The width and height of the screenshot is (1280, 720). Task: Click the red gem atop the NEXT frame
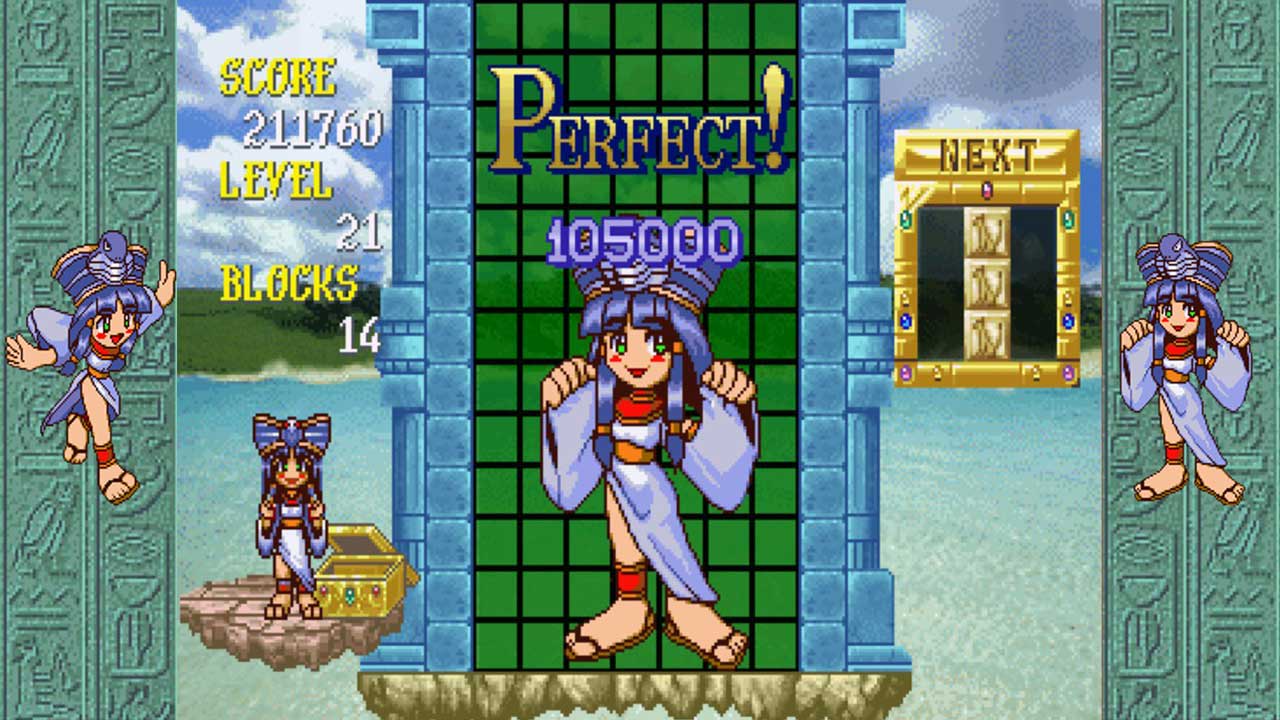[x=986, y=189]
